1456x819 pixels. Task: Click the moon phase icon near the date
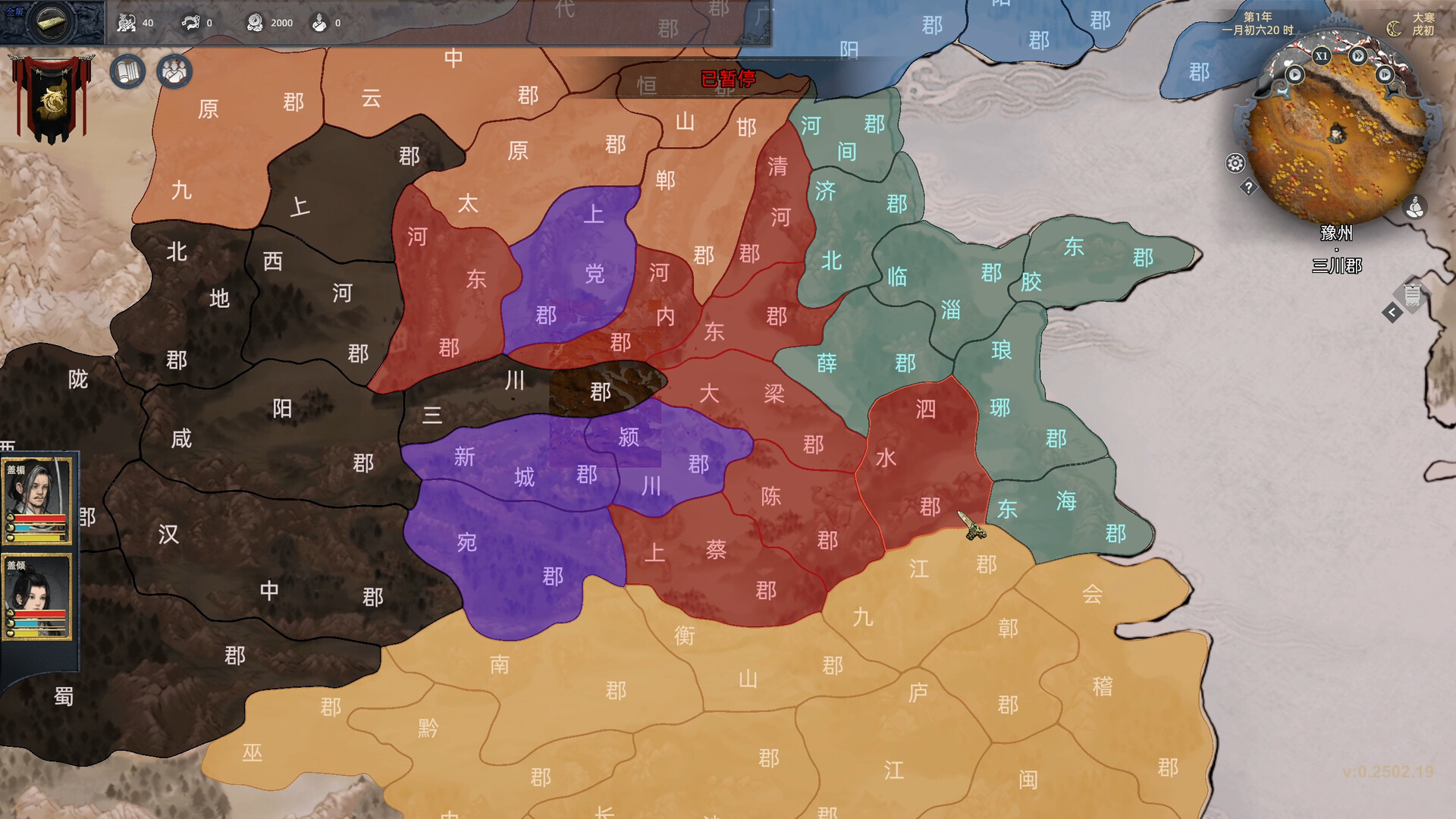click(1393, 27)
